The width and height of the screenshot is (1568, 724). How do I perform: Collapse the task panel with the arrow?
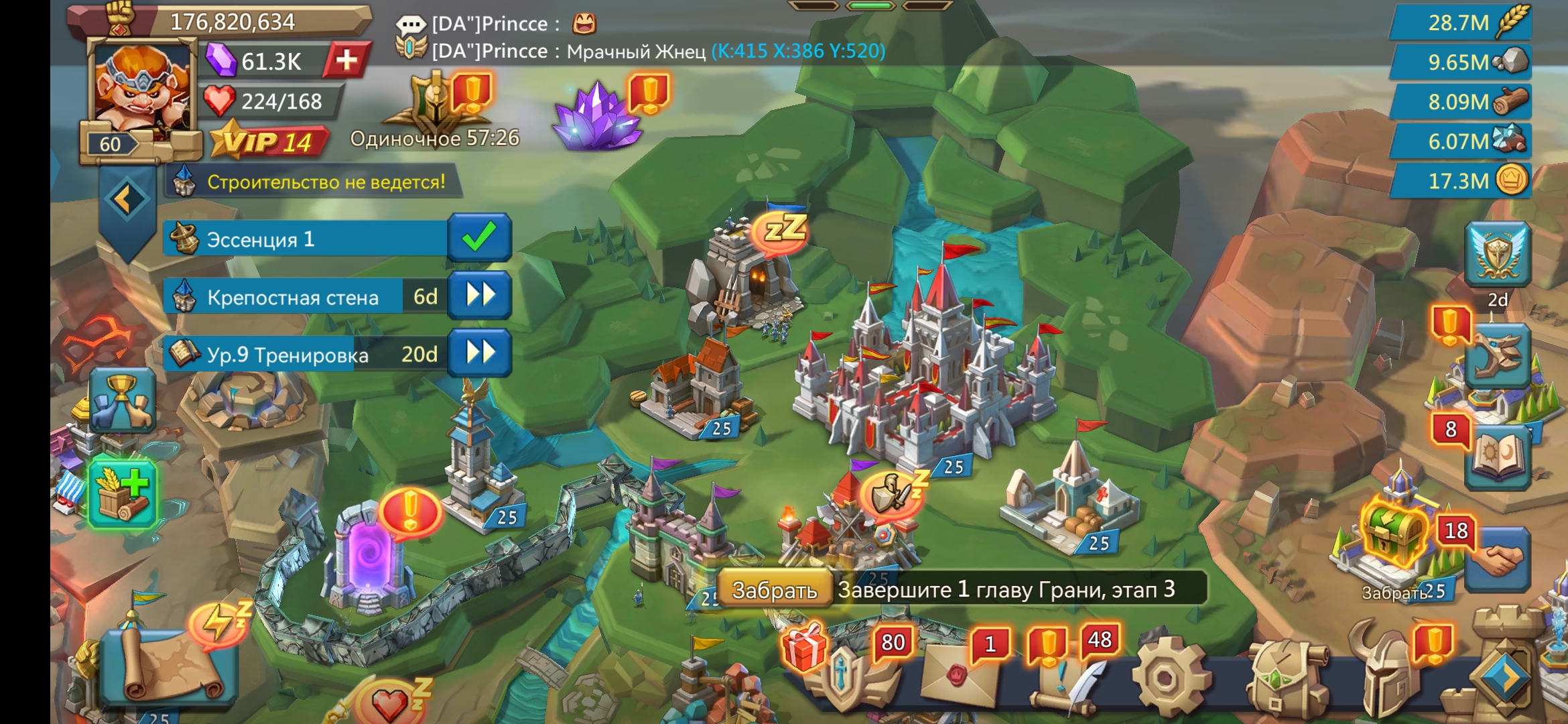pos(125,199)
